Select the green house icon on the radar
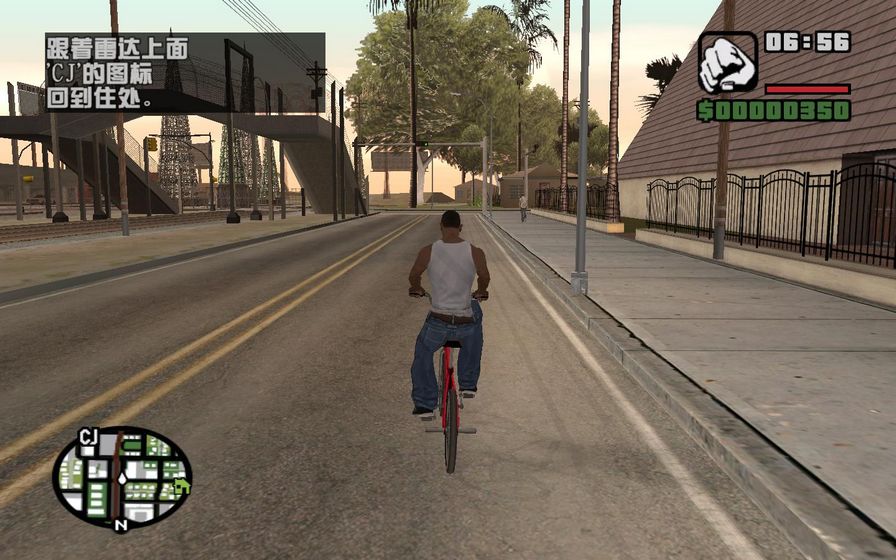Screen dimensions: 896x560 [x=181, y=486]
